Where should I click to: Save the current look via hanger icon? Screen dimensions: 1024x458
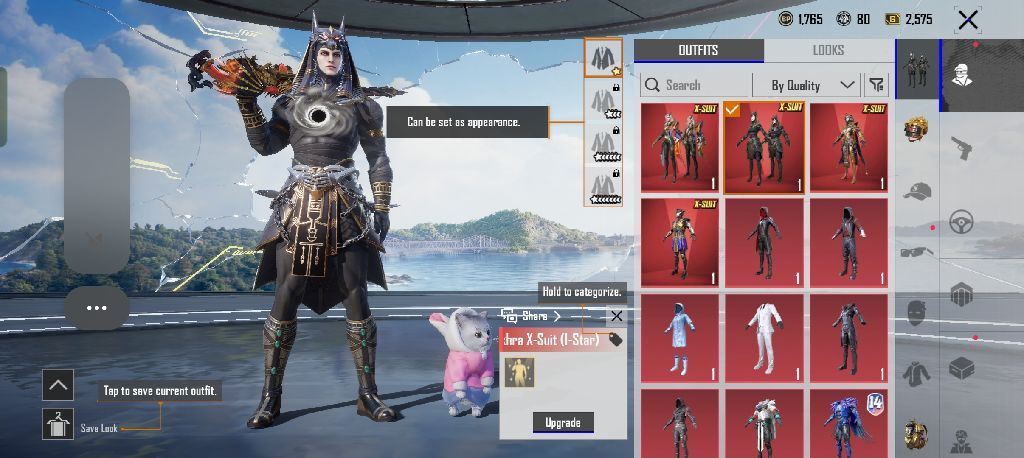click(x=58, y=424)
